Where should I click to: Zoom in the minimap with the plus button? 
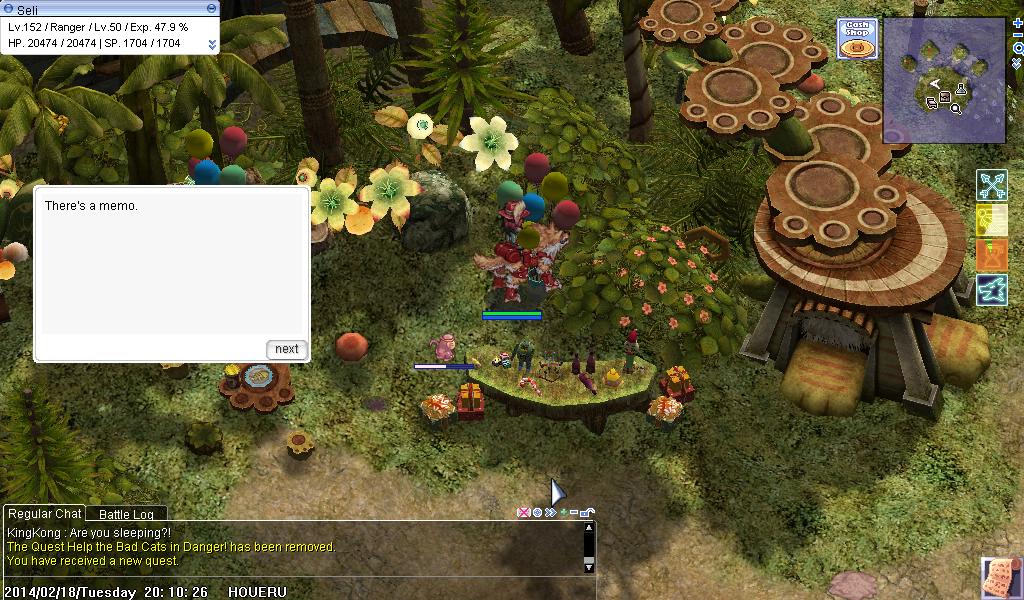[x=1017, y=22]
